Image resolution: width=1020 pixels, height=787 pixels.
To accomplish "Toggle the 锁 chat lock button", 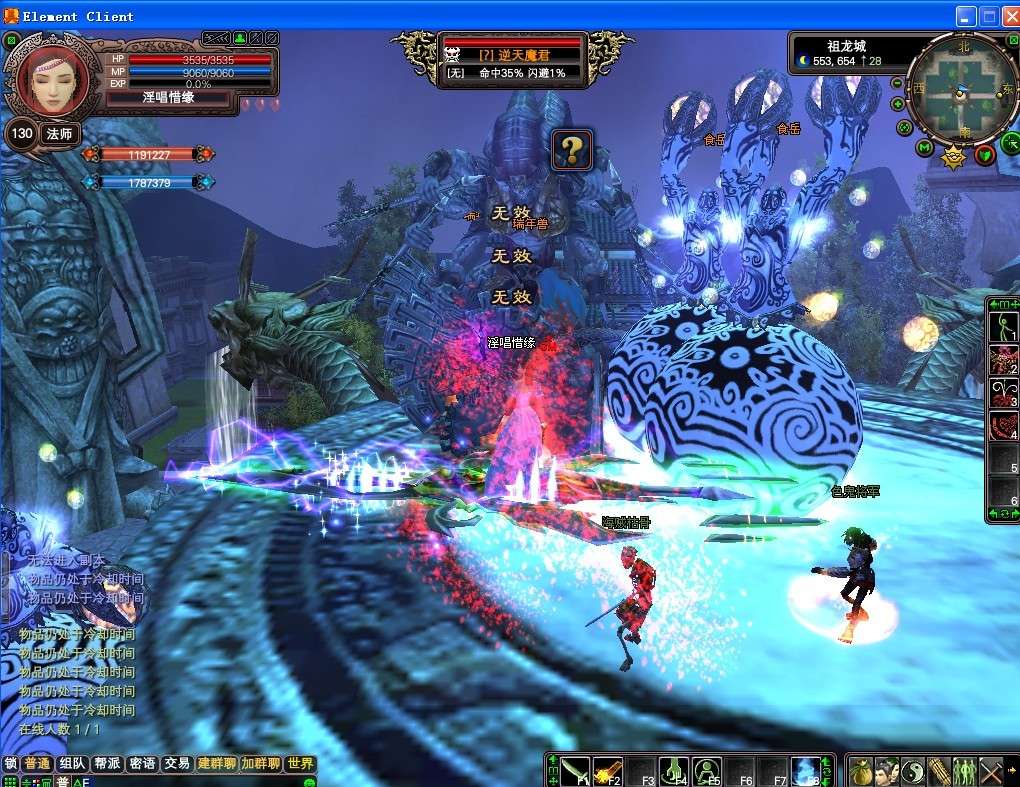I will pyautogui.click(x=10, y=763).
